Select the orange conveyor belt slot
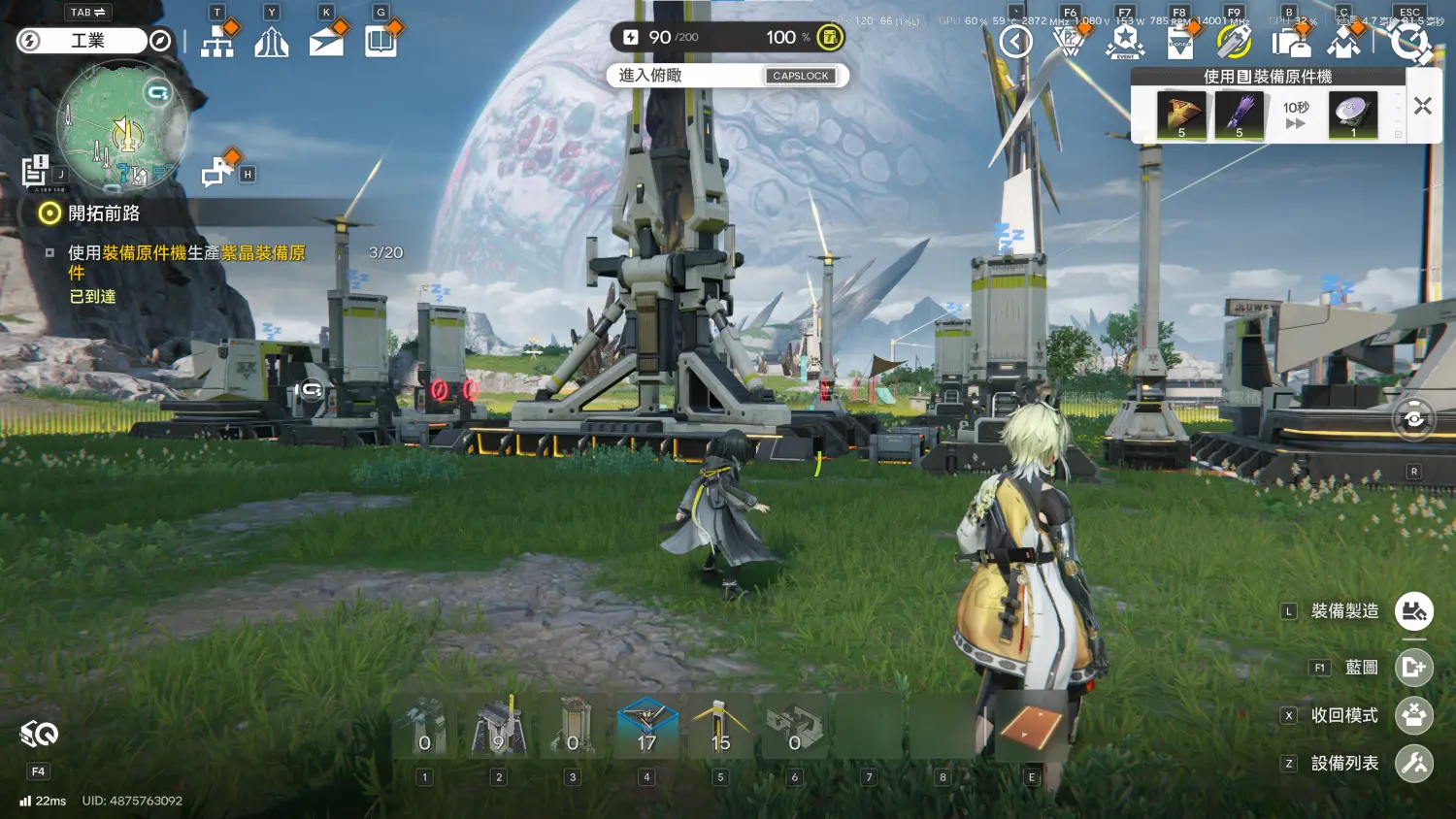1456x819 pixels. point(1031,727)
